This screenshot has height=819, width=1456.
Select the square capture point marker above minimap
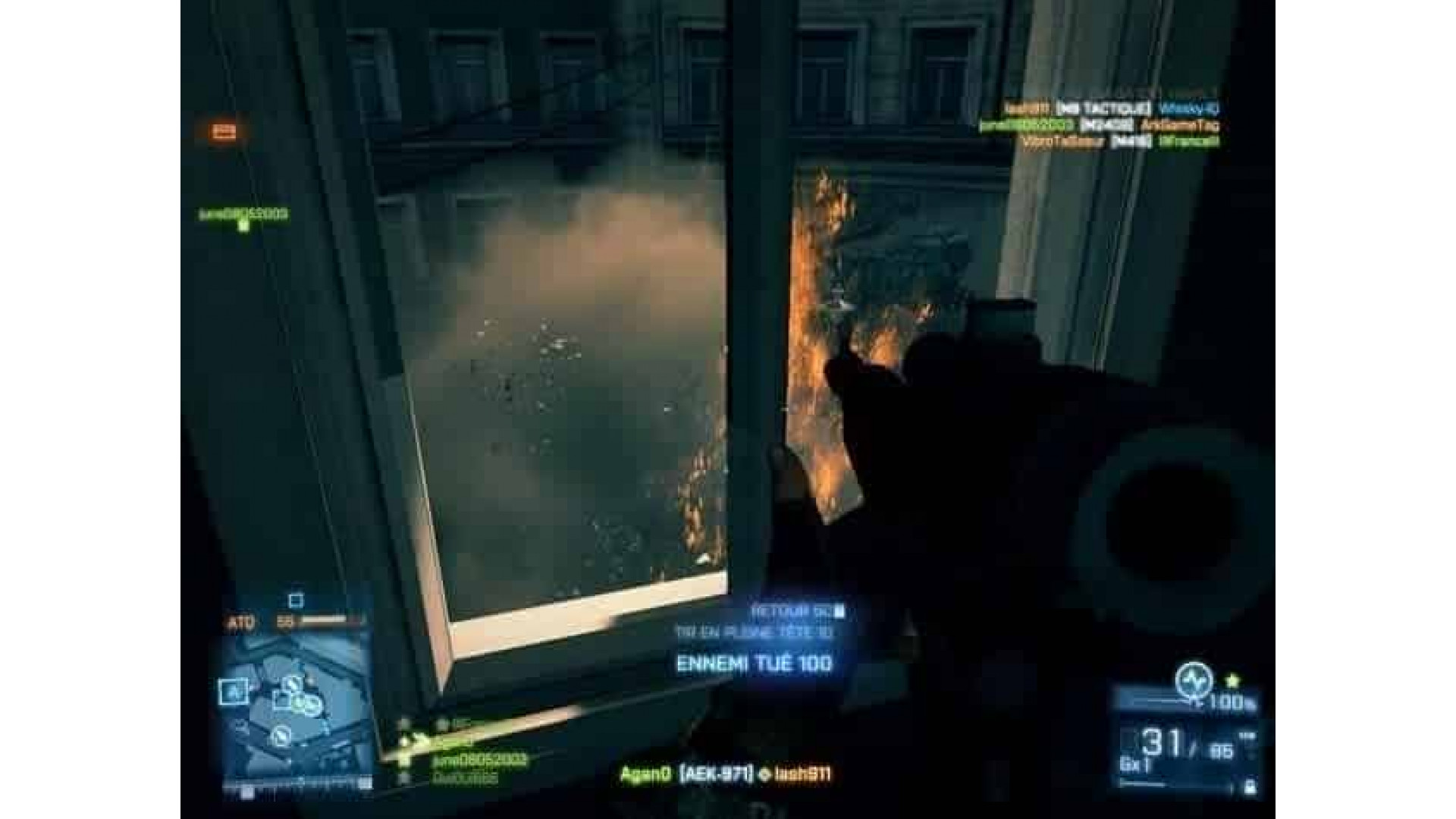tap(295, 600)
